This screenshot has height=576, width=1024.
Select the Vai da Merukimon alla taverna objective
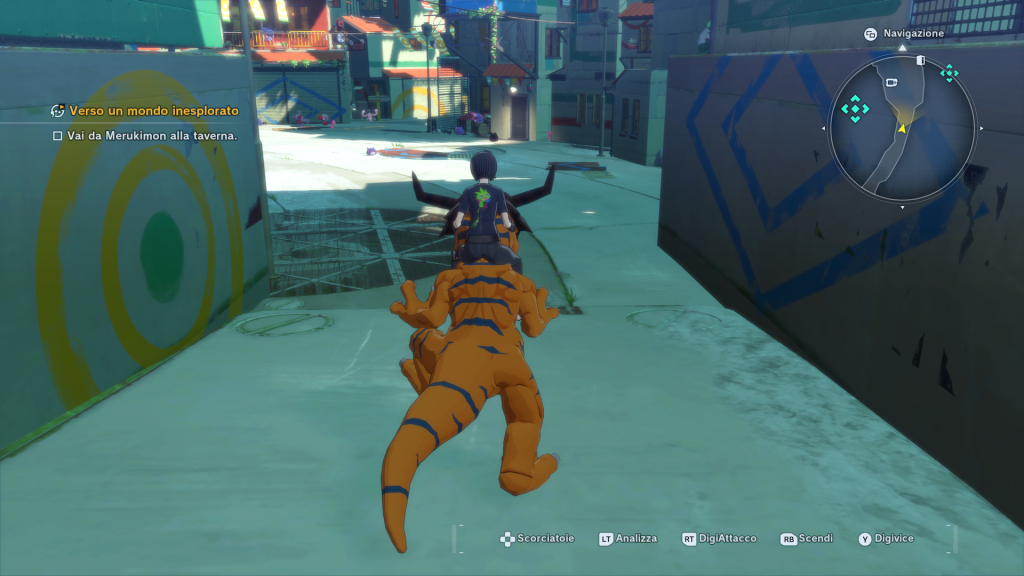click(x=152, y=135)
